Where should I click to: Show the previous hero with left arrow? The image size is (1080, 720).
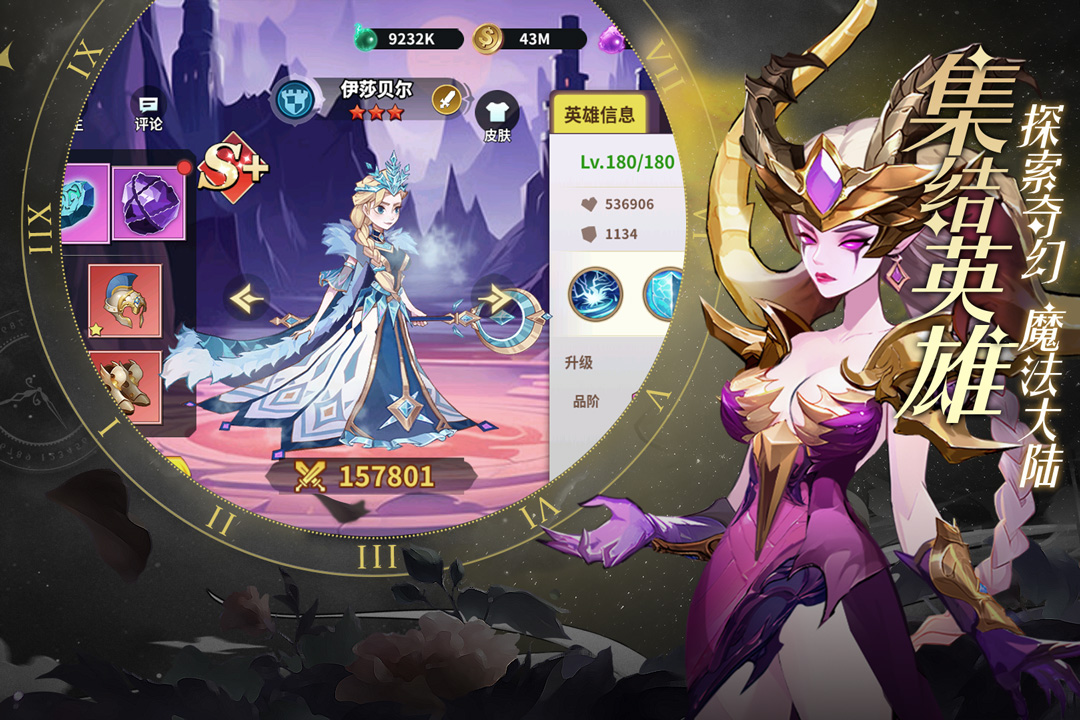pos(245,297)
